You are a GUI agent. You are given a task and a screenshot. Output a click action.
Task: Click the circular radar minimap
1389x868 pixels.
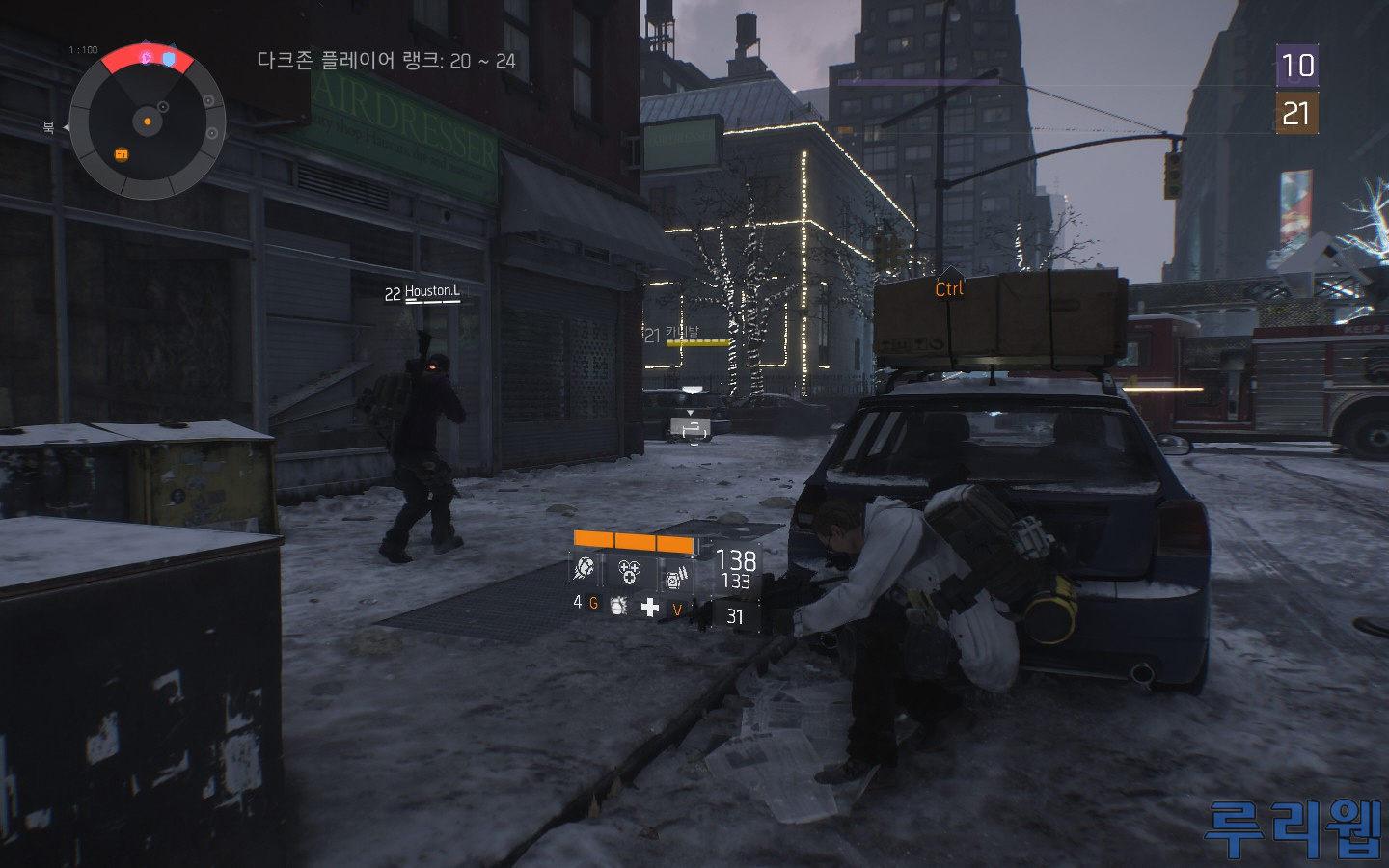pyautogui.click(x=147, y=122)
